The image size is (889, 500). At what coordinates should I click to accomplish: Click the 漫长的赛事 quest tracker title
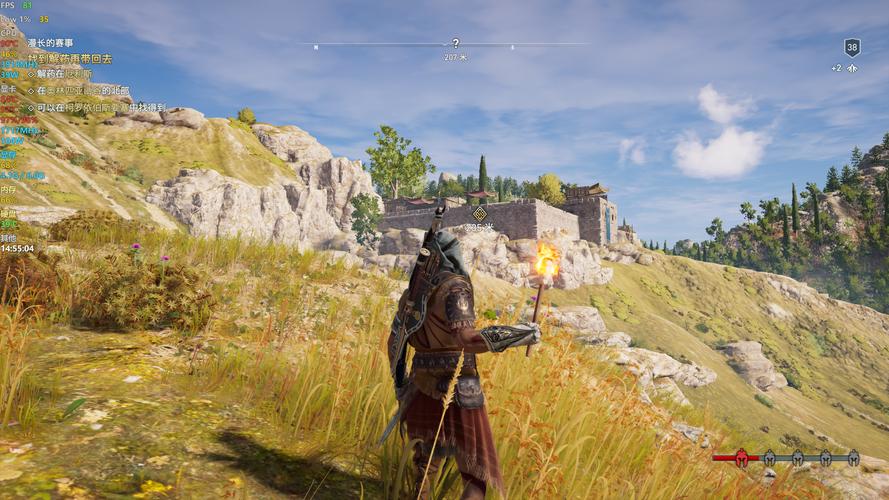pos(50,43)
